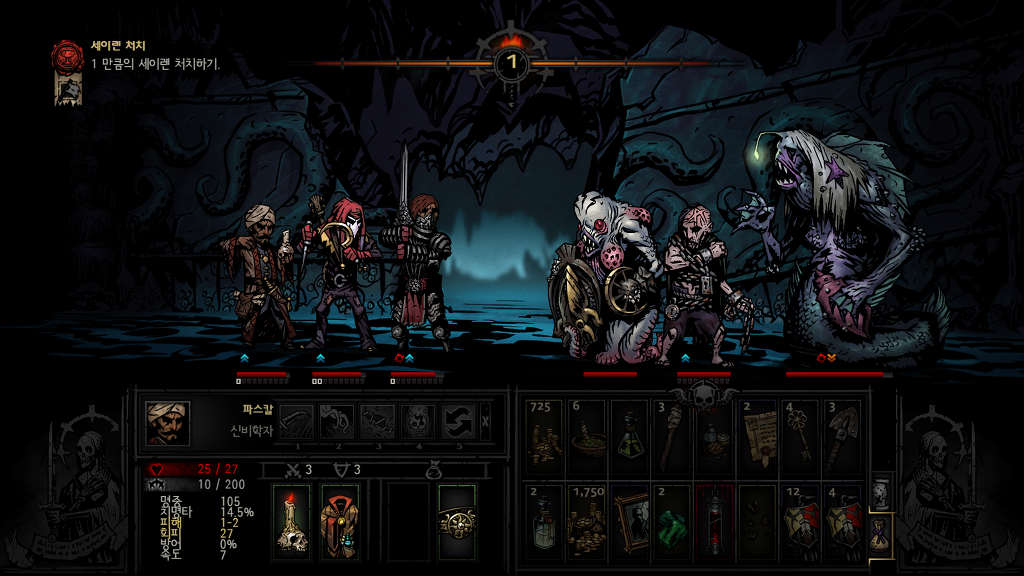Activate the skull skill icon
The width and height of the screenshot is (1024, 576).
[416, 421]
